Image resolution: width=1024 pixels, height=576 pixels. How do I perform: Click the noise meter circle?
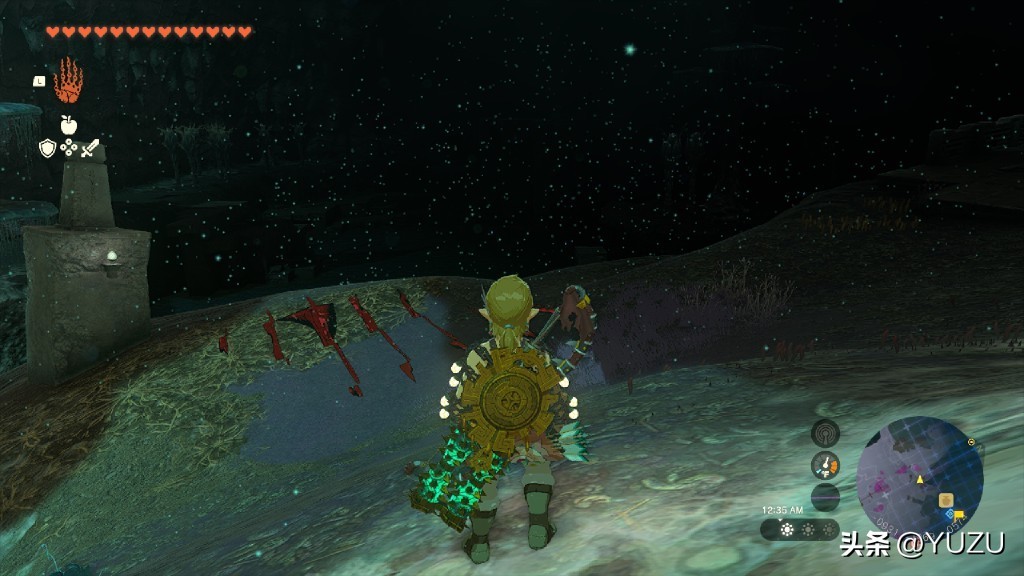tap(825, 497)
